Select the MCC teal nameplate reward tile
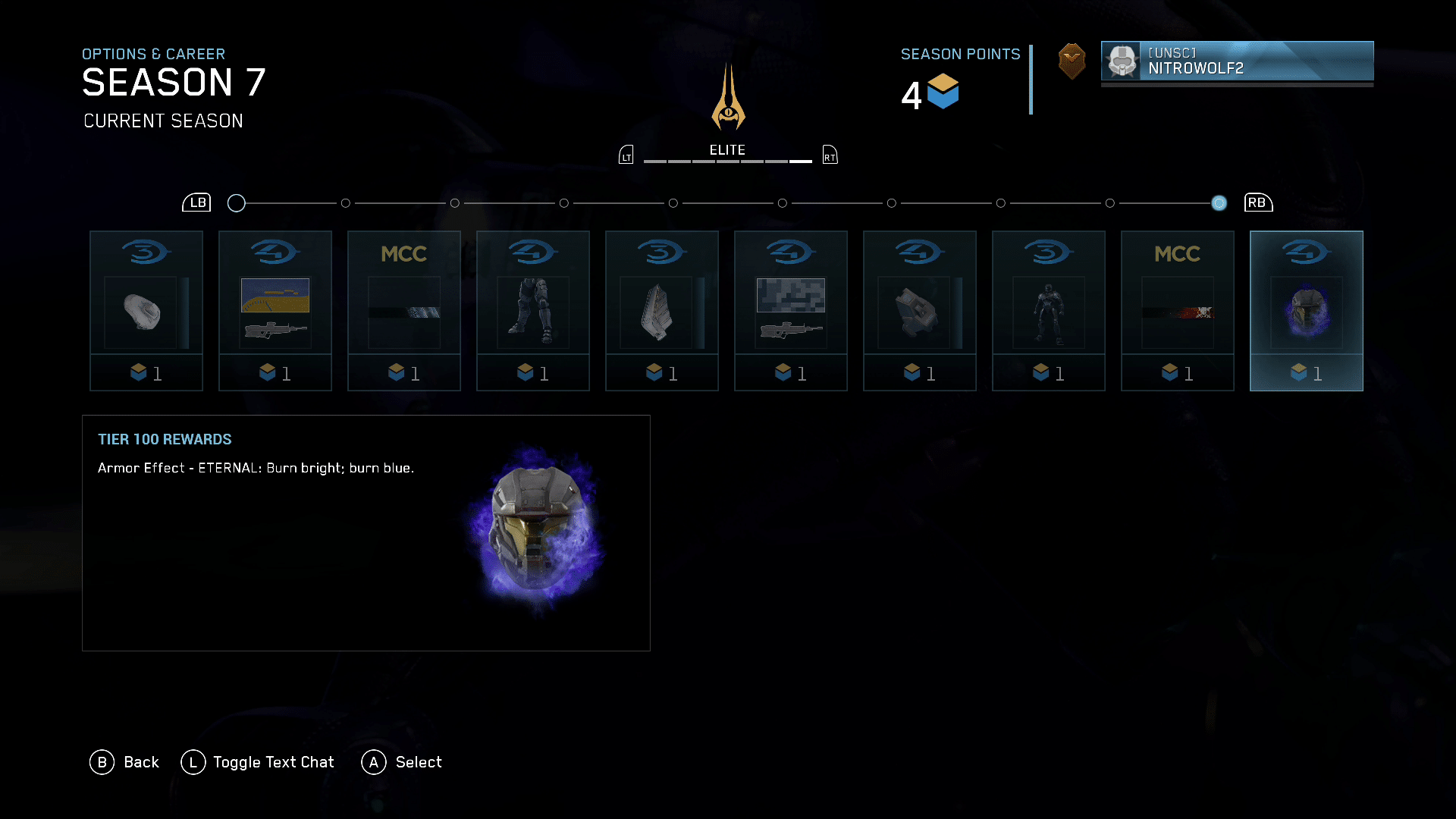 click(x=404, y=310)
